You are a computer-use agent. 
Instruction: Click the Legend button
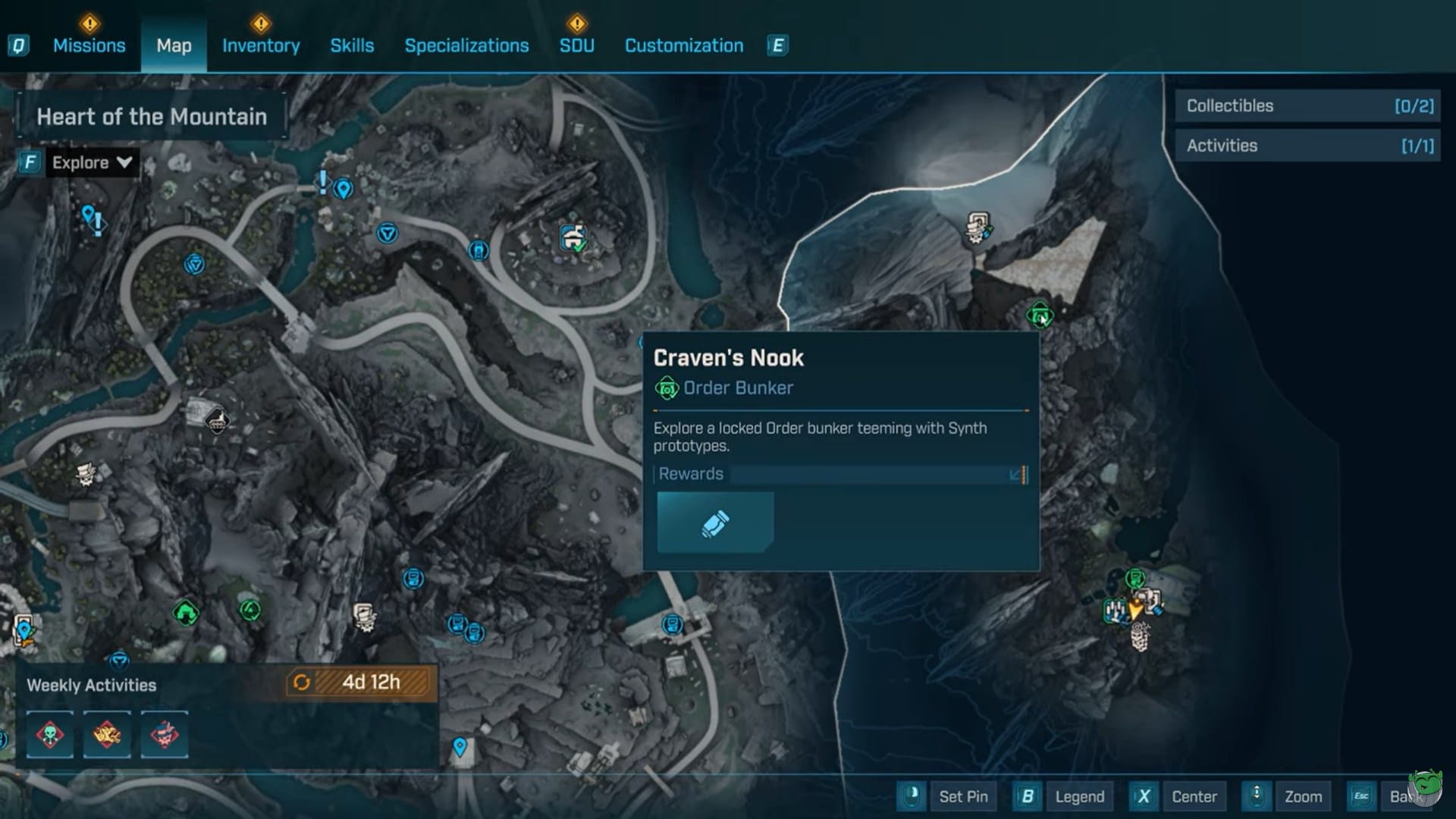(1080, 796)
